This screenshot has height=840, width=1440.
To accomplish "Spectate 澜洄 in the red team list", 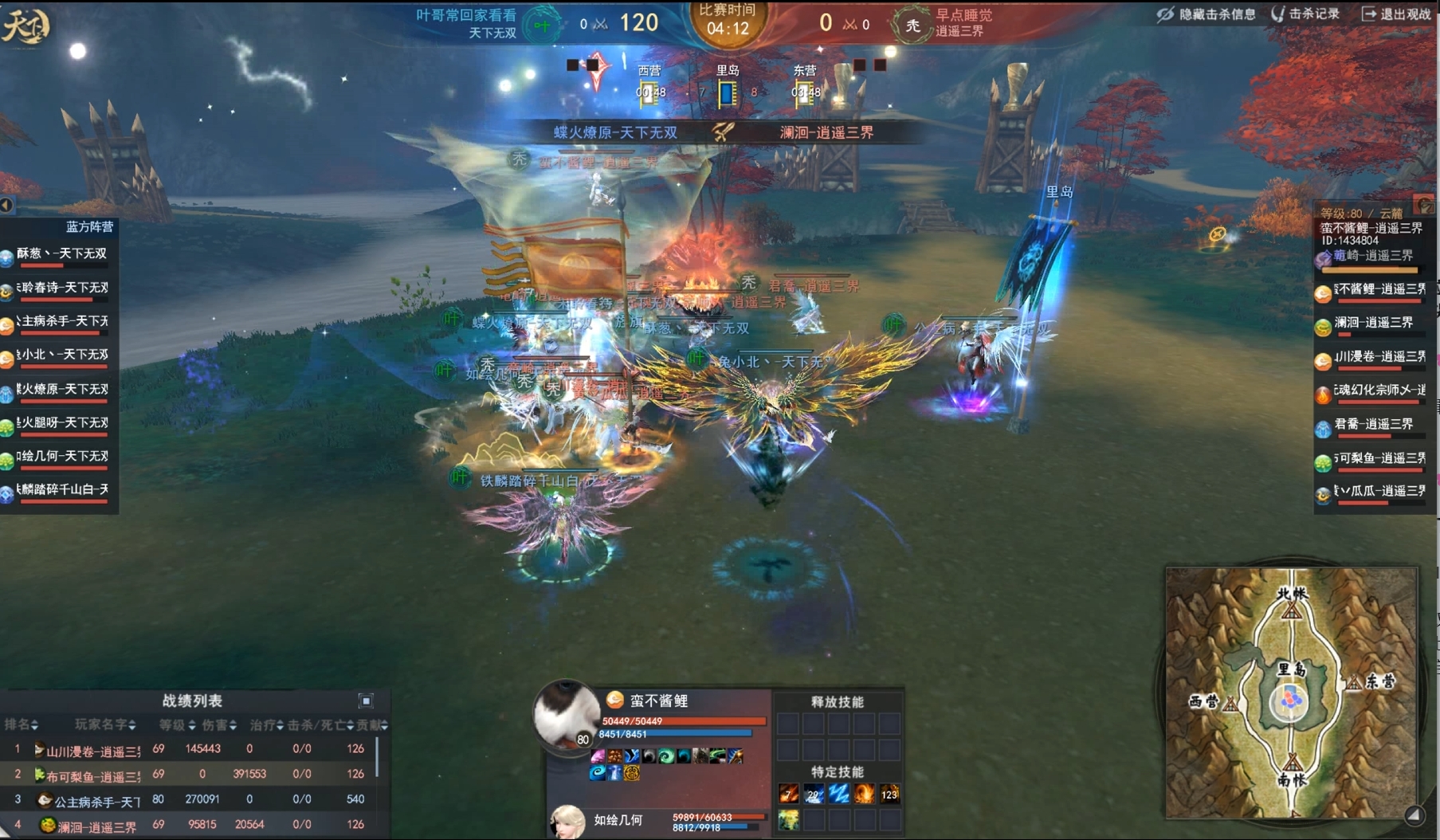I will click(x=1372, y=324).
